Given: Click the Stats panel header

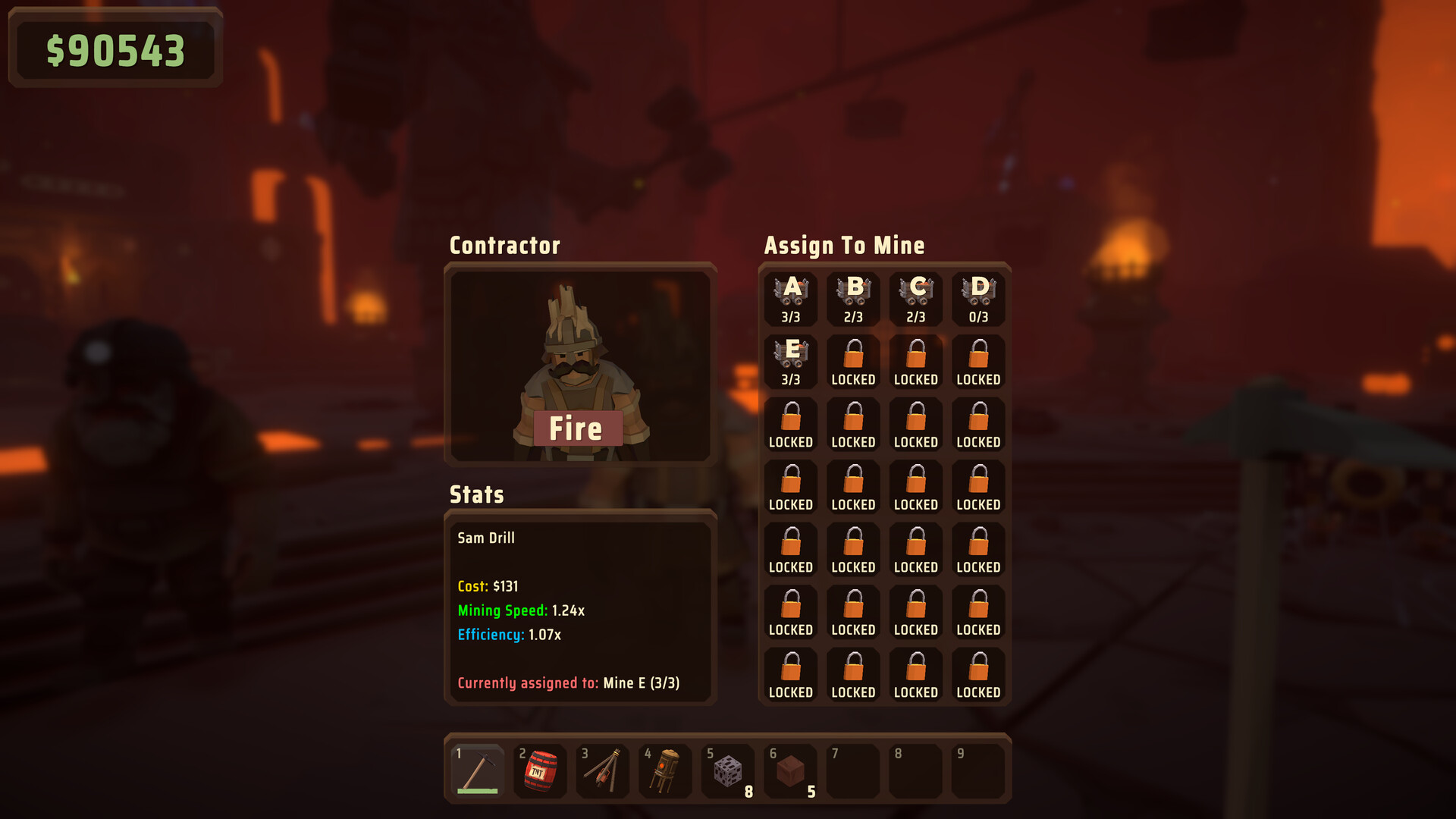Looking at the screenshot, I should pos(476,496).
